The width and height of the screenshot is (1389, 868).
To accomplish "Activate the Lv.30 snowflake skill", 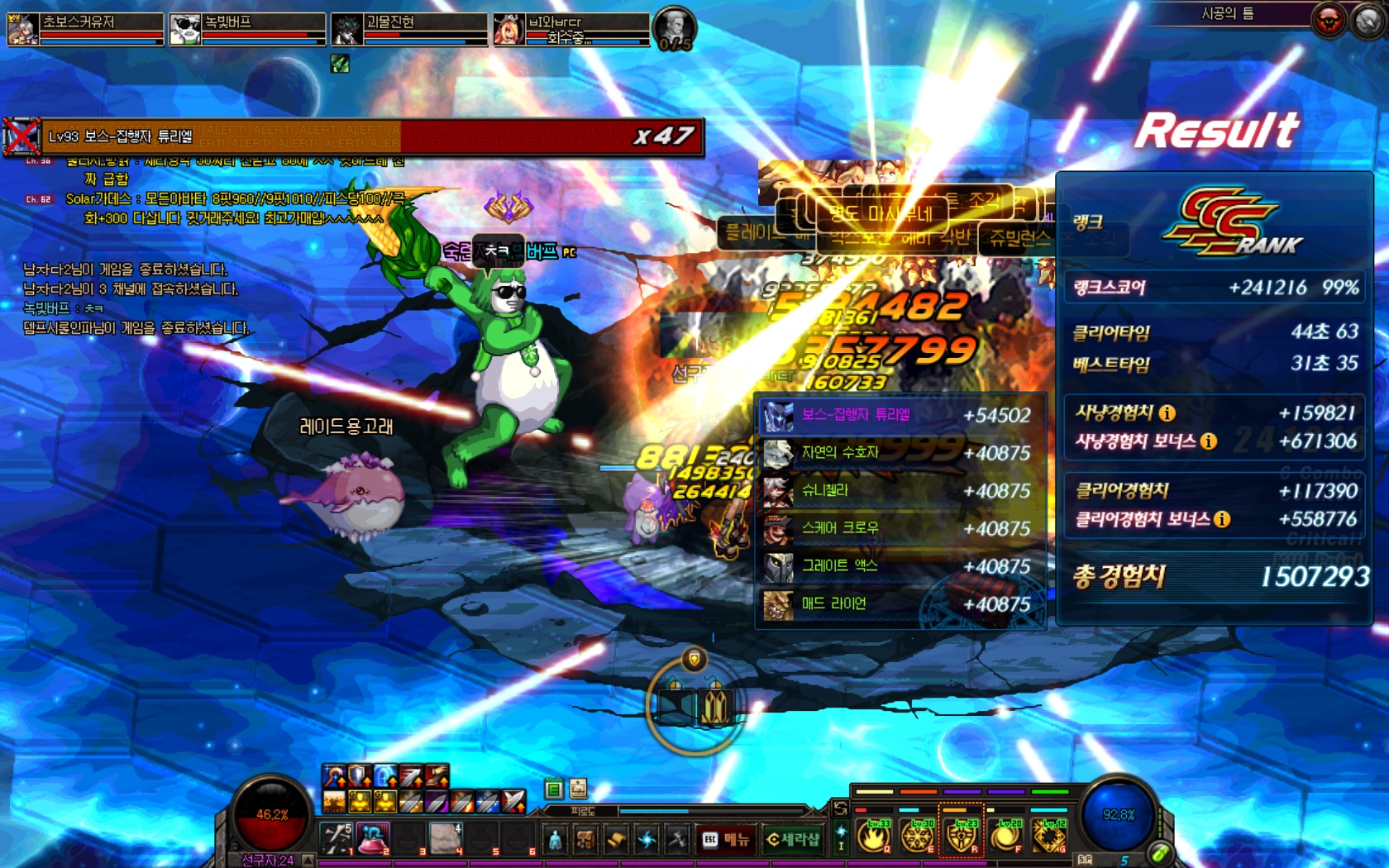I will [918, 837].
